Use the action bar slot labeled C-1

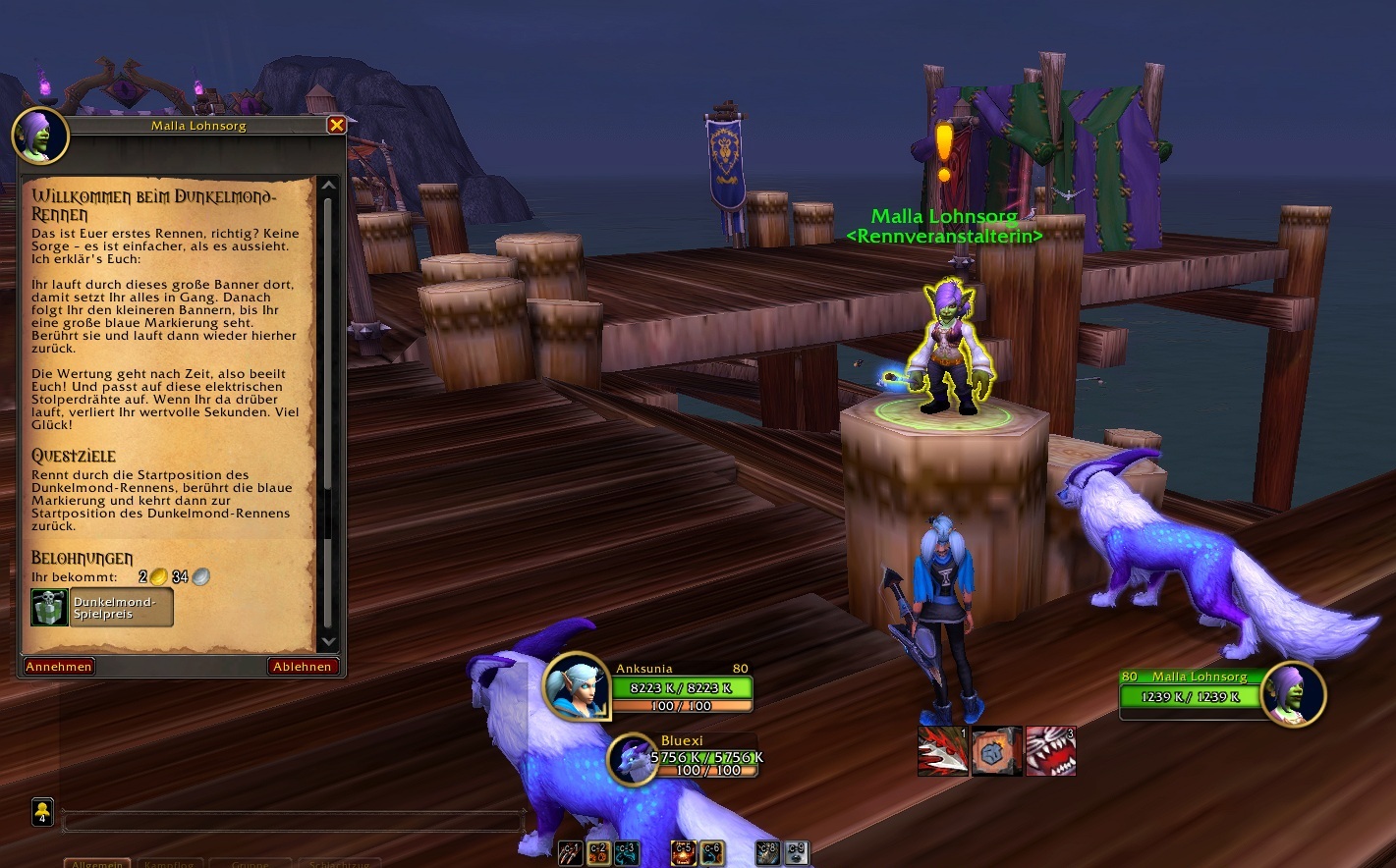pos(570,853)
